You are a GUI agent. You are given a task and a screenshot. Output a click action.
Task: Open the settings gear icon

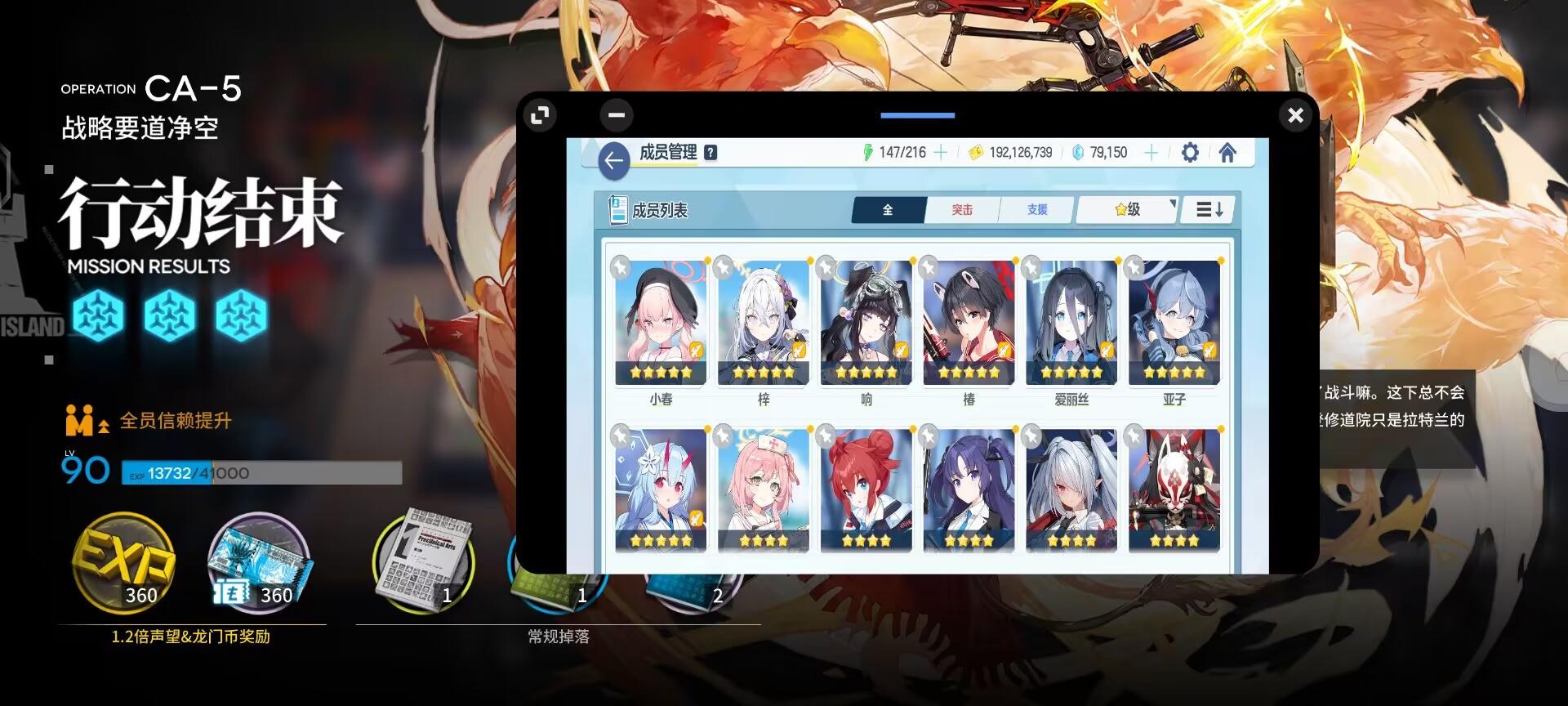pos(1191,152)
